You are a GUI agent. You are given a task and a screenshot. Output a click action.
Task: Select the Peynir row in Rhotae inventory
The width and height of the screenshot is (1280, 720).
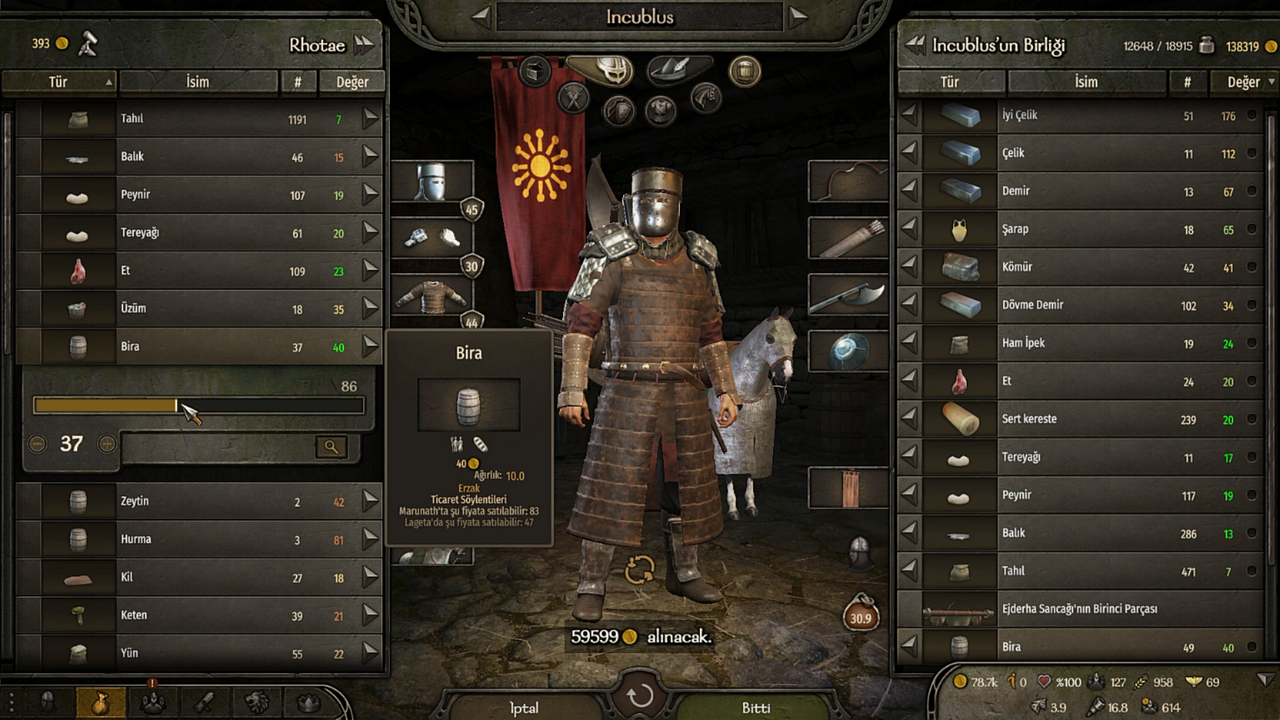(x=200, y=195)
